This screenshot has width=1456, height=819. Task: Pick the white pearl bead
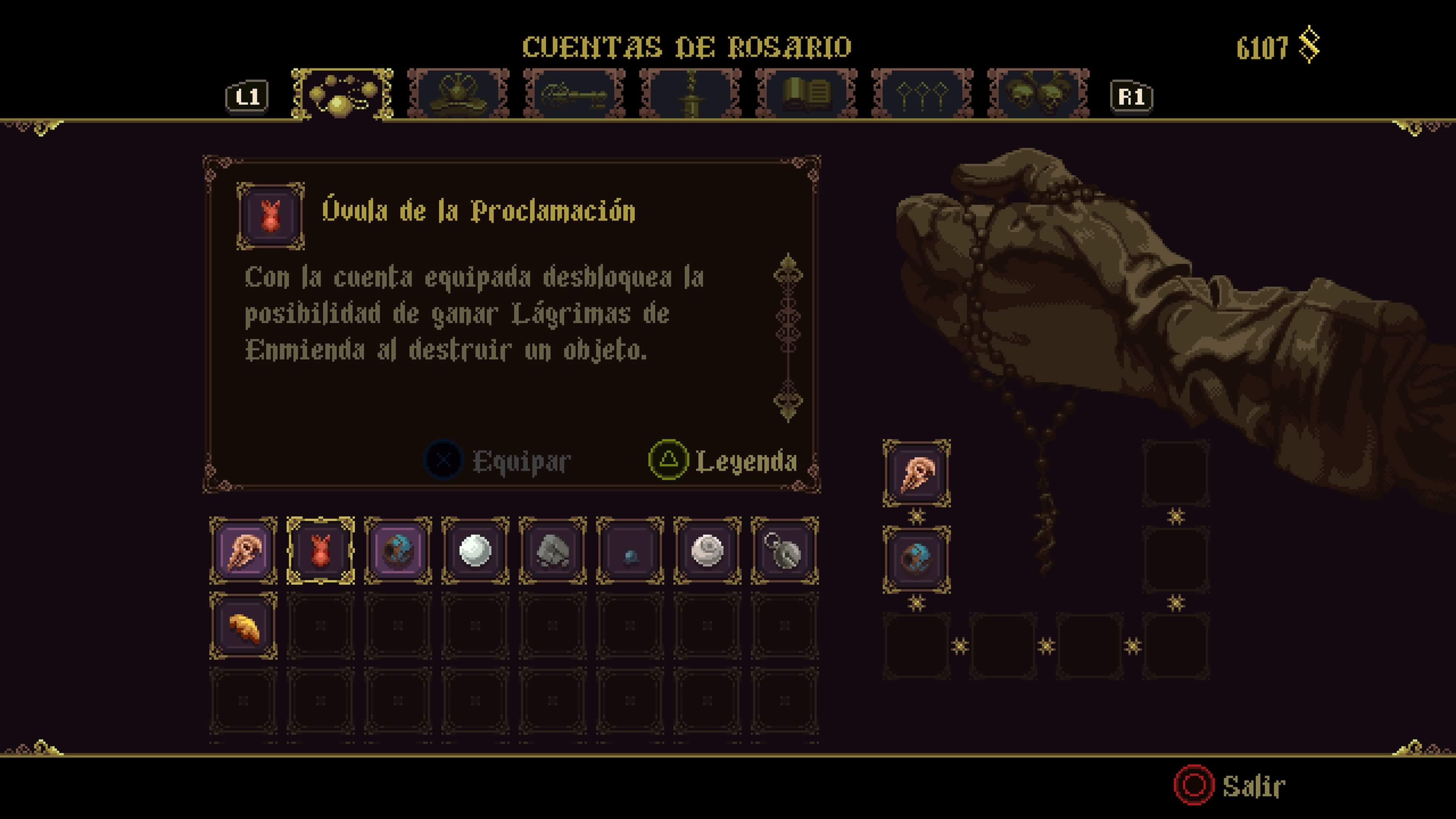pyautogui.click(x=475, y=551)
